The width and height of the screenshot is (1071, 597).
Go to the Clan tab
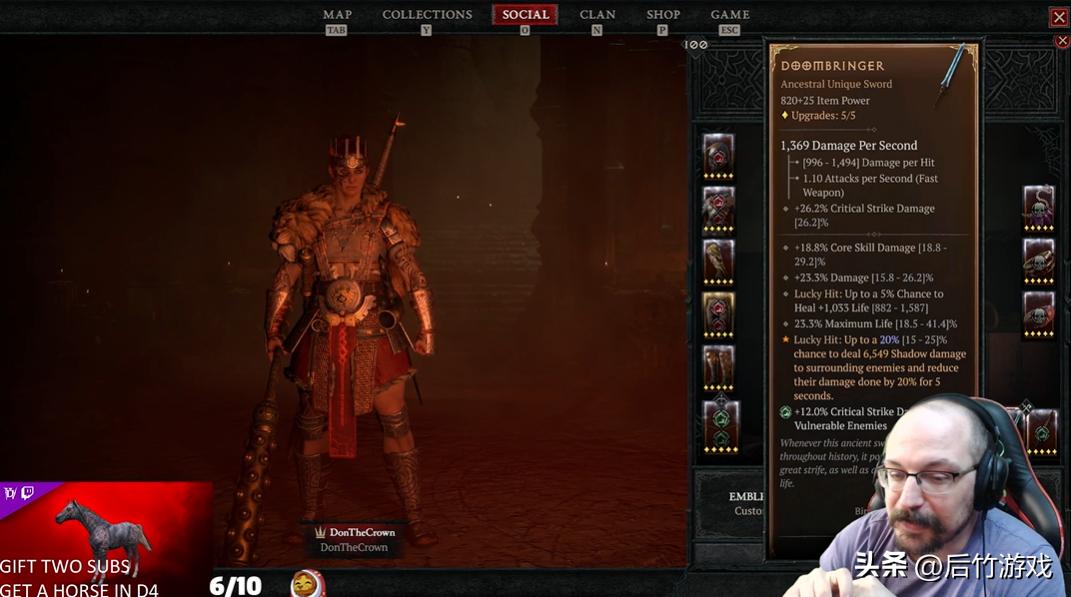coord(597,15)
